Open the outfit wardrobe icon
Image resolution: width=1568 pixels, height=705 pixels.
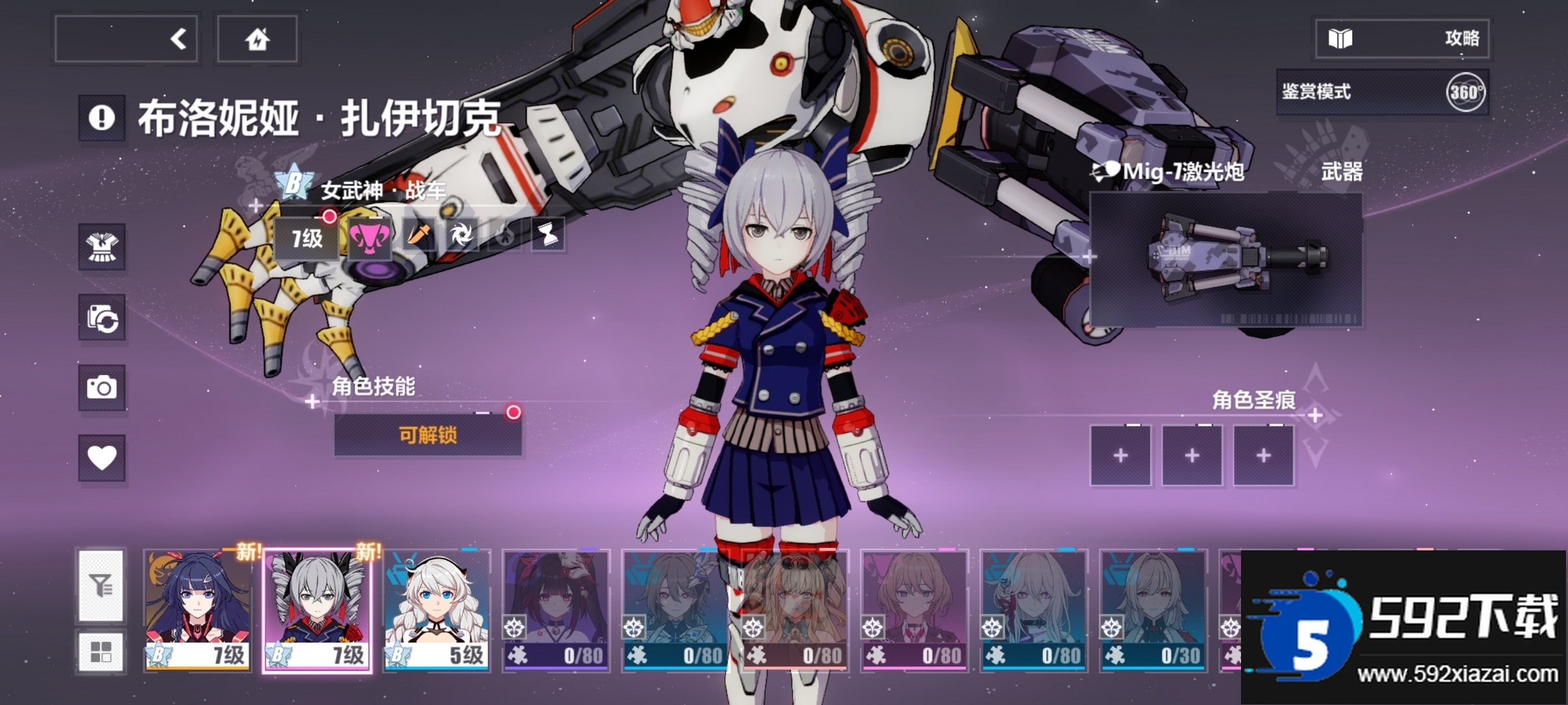pyautogui.click(x=101, y=247)
